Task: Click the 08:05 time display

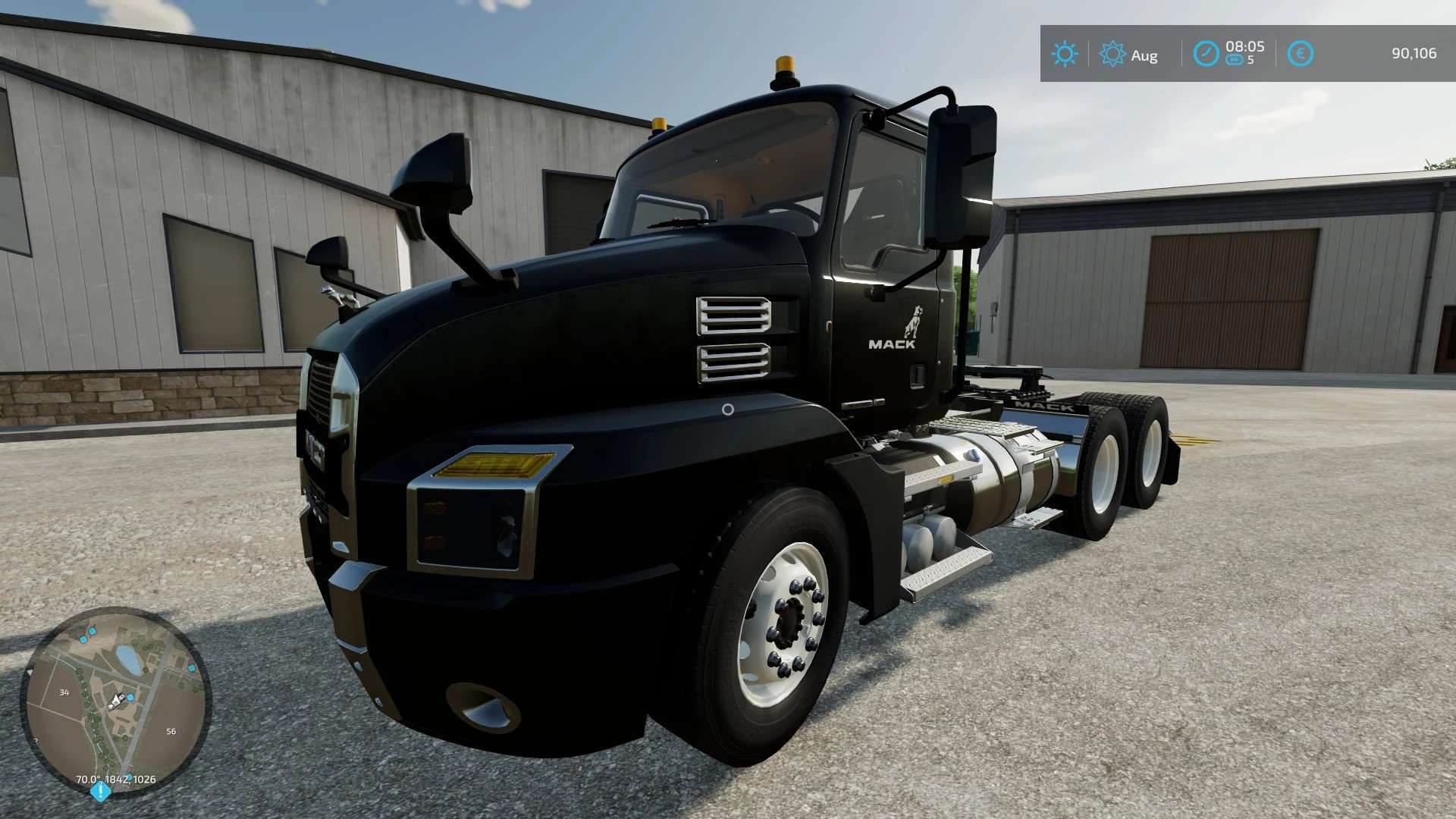Action: (x=1245, y=49)
